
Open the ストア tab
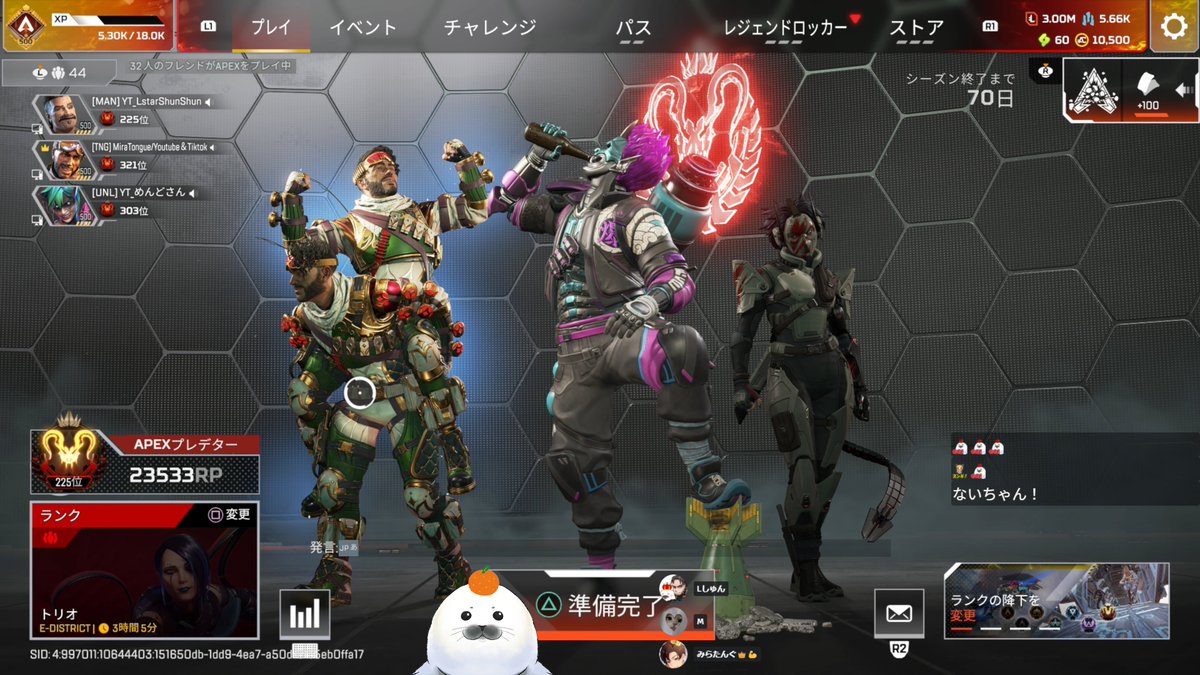pyautogui.click(x=916, y=28)
